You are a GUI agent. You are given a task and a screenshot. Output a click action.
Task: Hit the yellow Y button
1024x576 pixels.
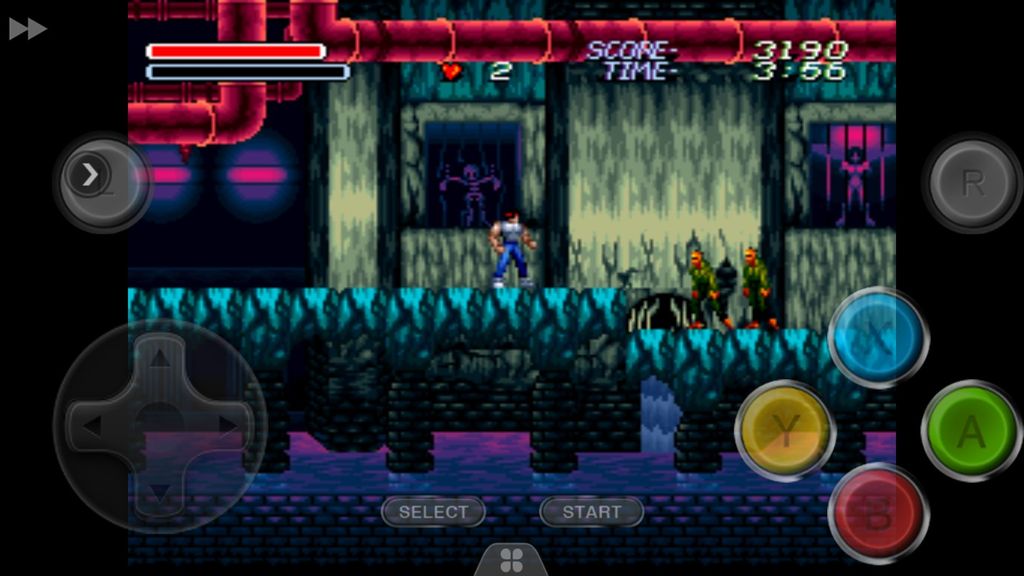pyautogui.click(x=785, y=430)
